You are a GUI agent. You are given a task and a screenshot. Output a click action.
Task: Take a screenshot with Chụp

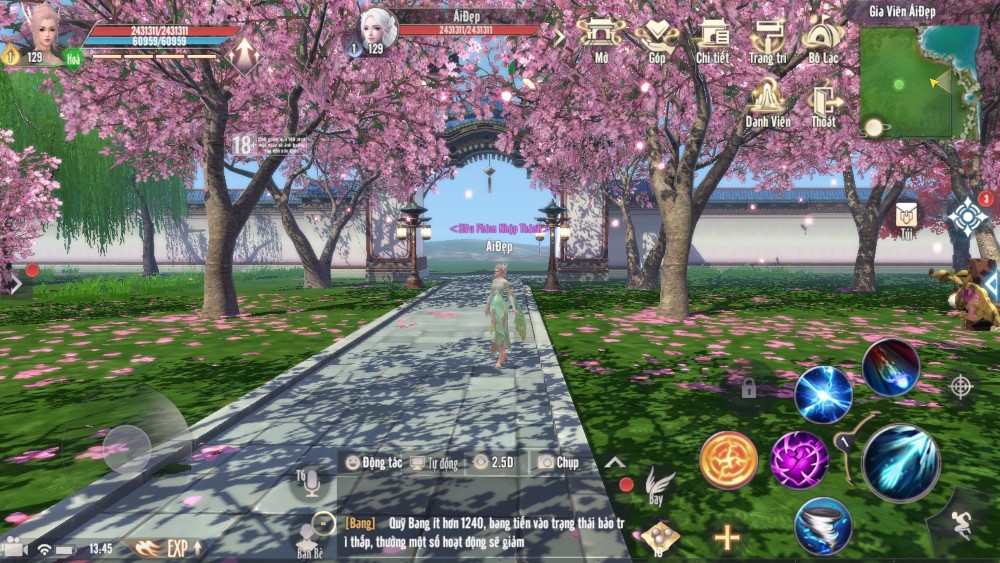coord(558,462)
